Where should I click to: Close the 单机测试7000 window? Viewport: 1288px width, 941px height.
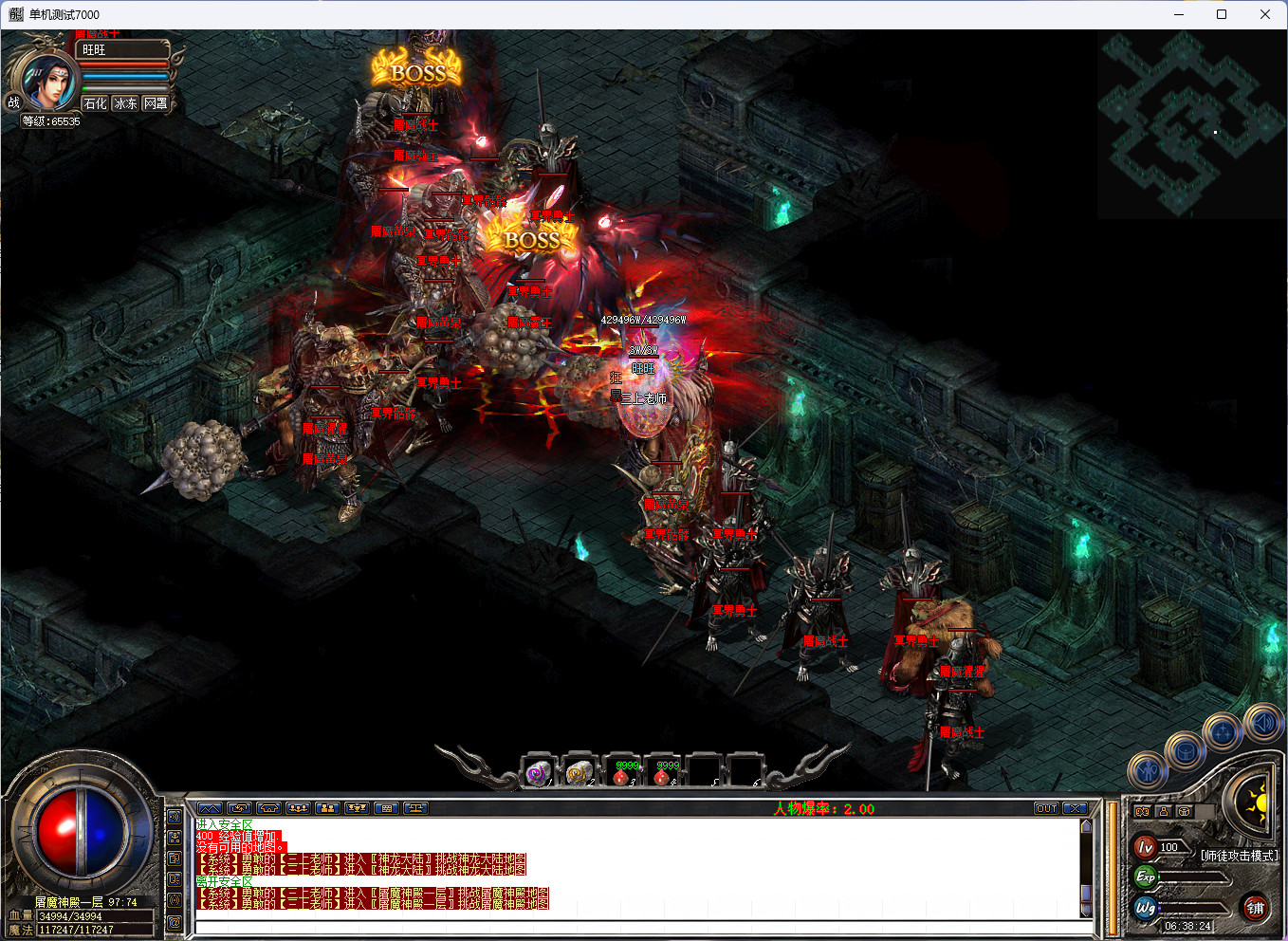click(1265, 14)
